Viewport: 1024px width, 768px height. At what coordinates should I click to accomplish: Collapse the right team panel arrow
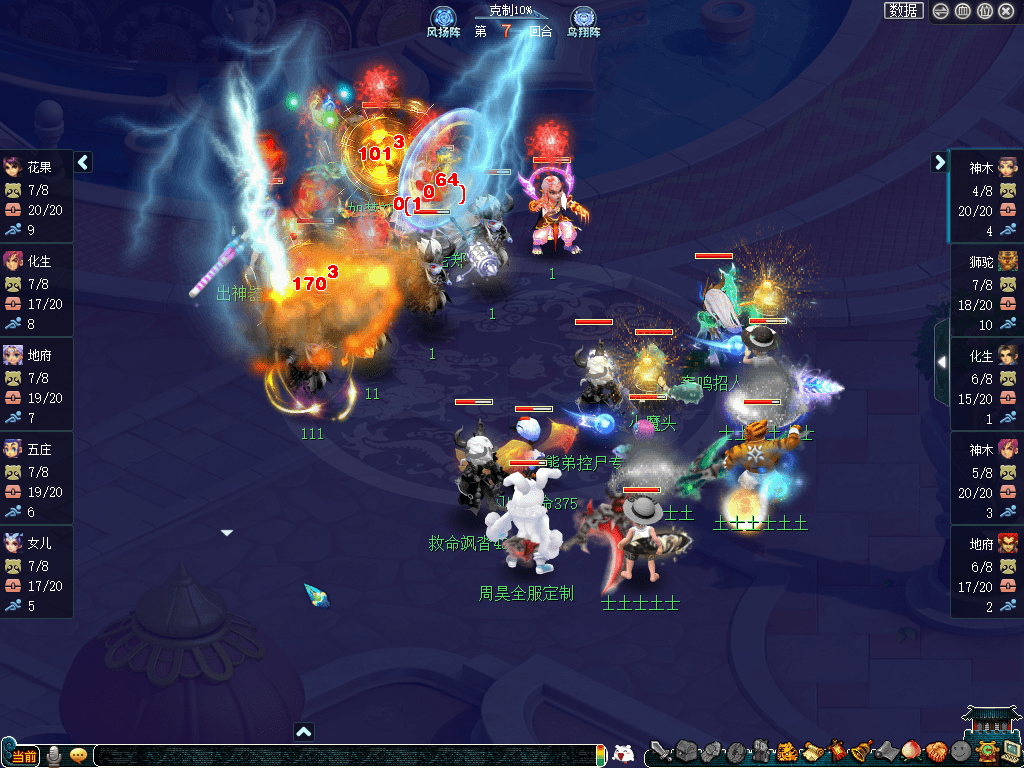coord(939,162)
